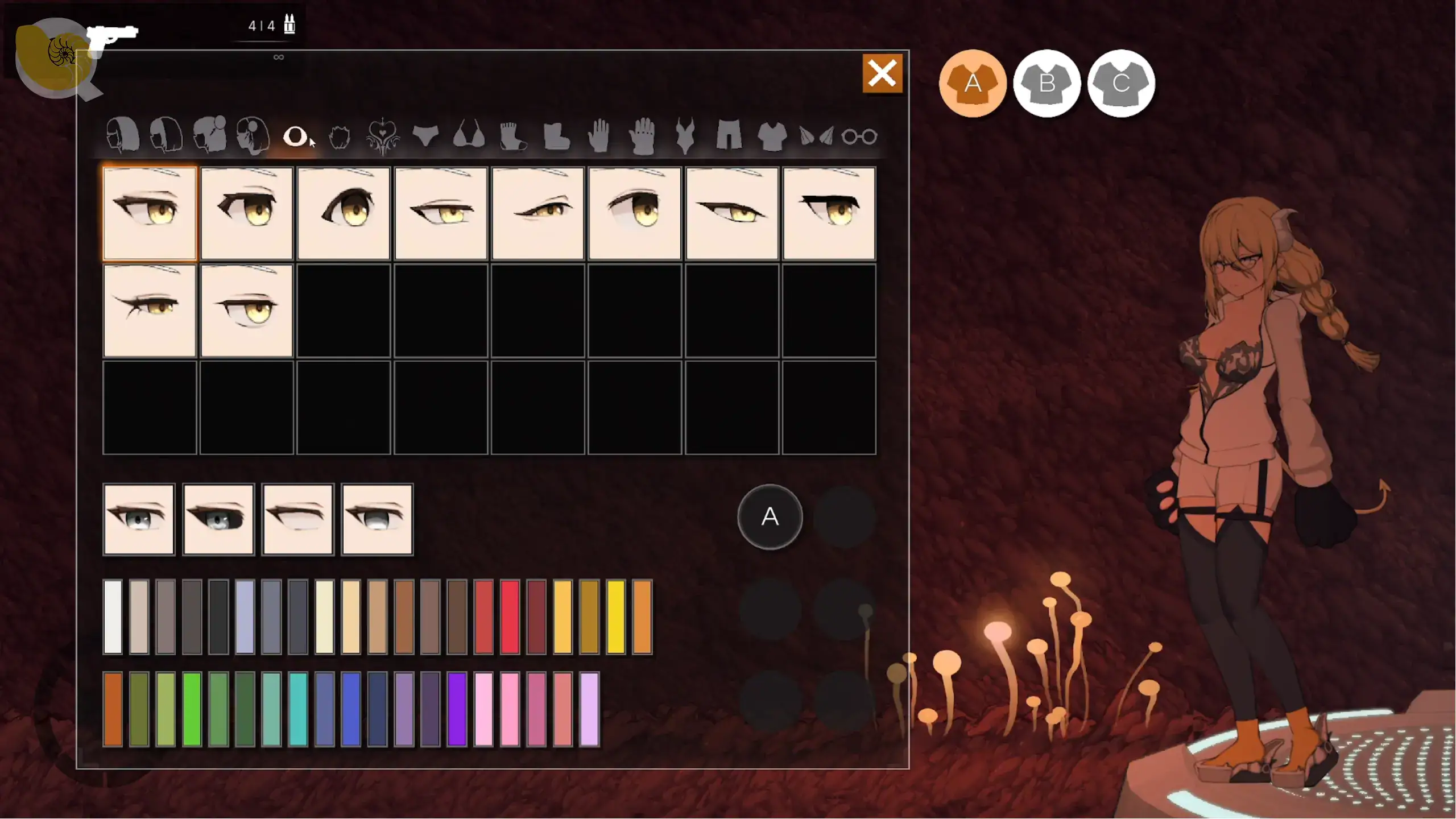The height and width of the screenshot is (819, 1456).
Task: Open the bikini top category tab
Action: pyautogui.click(x=469, y=135)
